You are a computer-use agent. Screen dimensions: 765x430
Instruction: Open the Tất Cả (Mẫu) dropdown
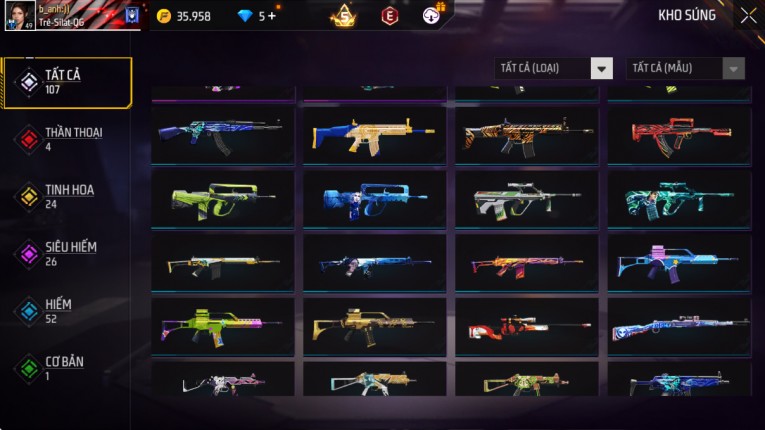tap(685, 68)
